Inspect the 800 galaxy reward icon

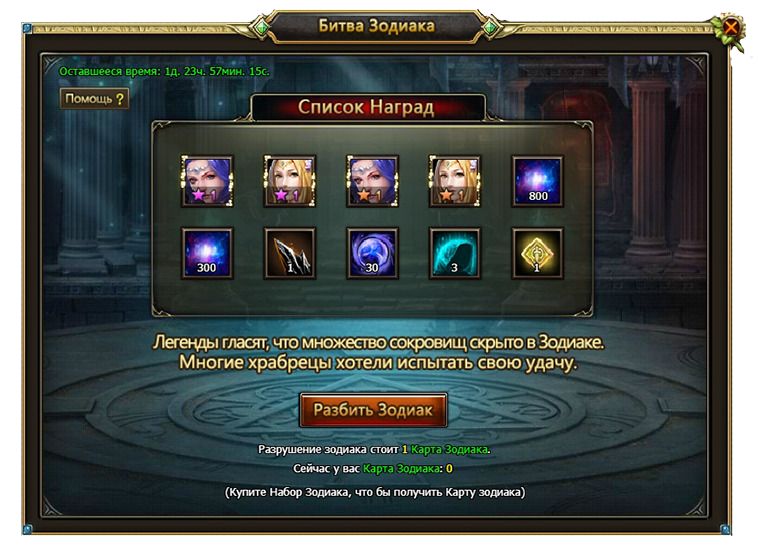tap(538, 181)
